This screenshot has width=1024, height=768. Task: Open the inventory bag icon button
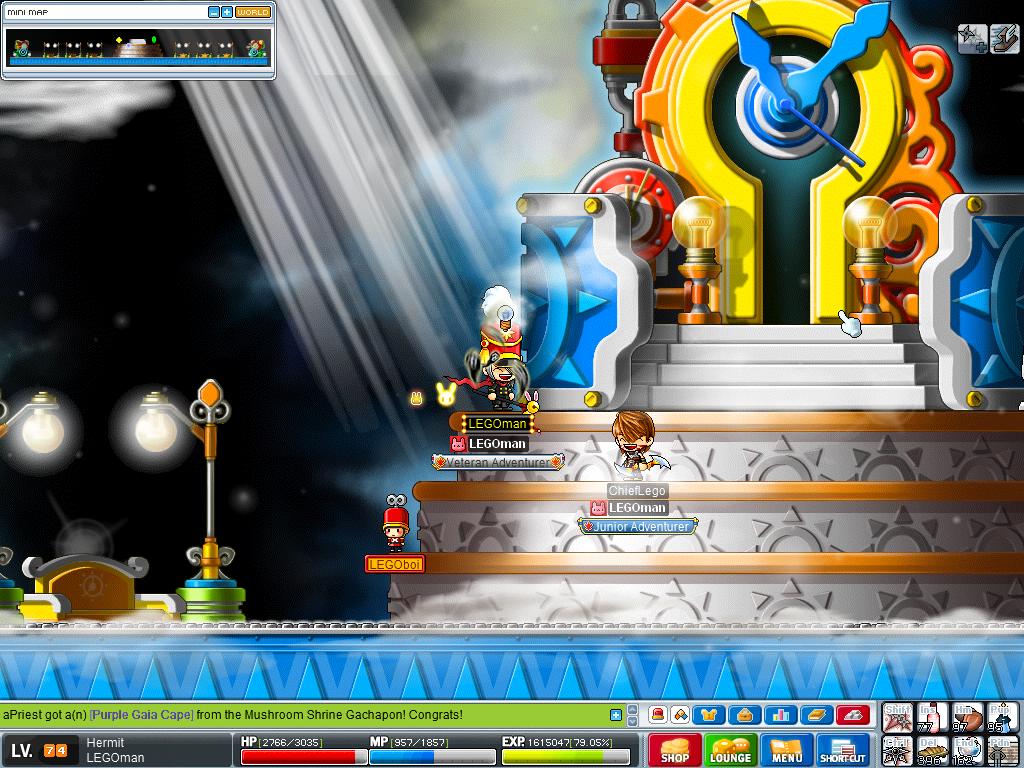pos(745,715)
